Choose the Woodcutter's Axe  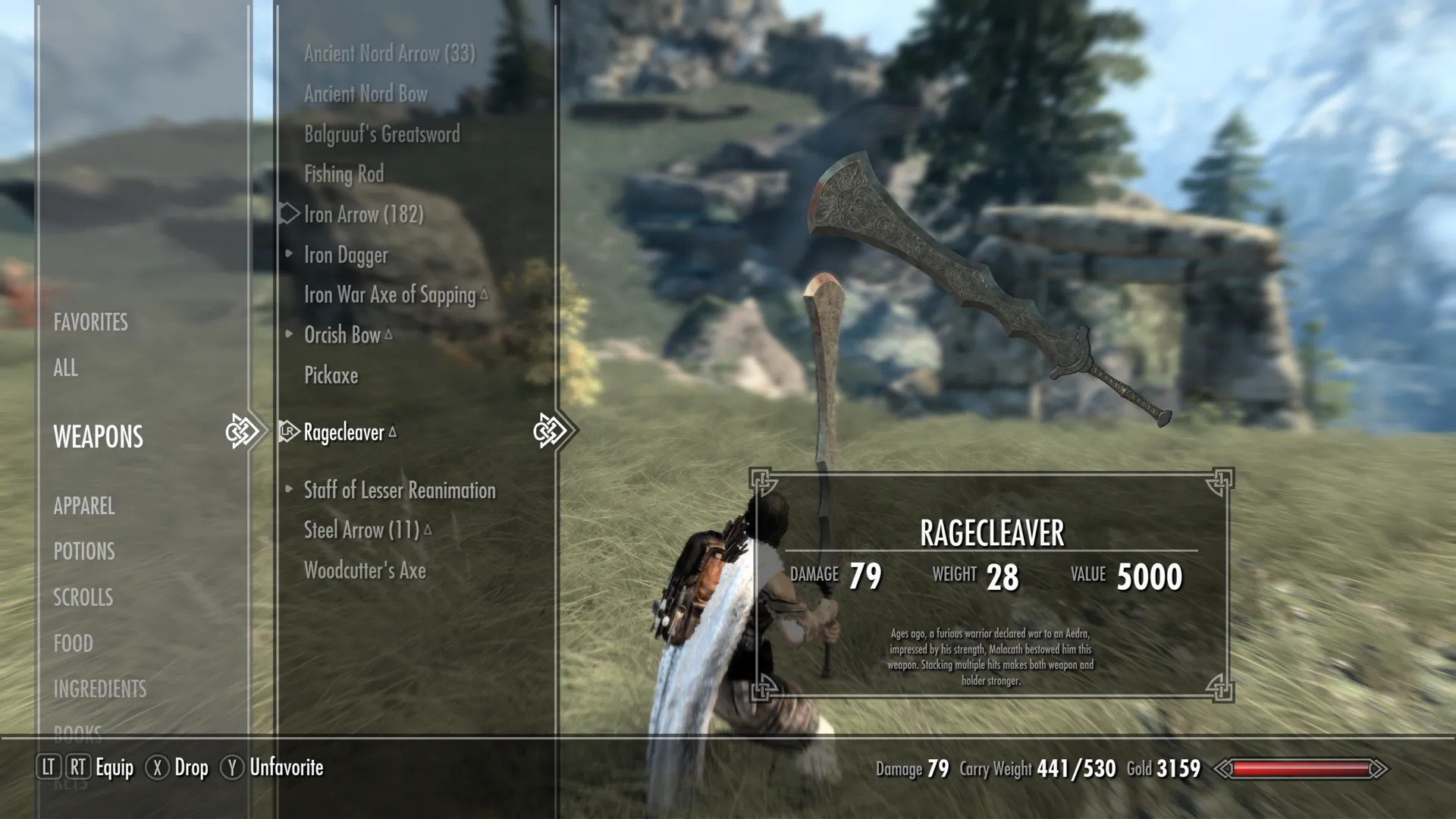365,571
